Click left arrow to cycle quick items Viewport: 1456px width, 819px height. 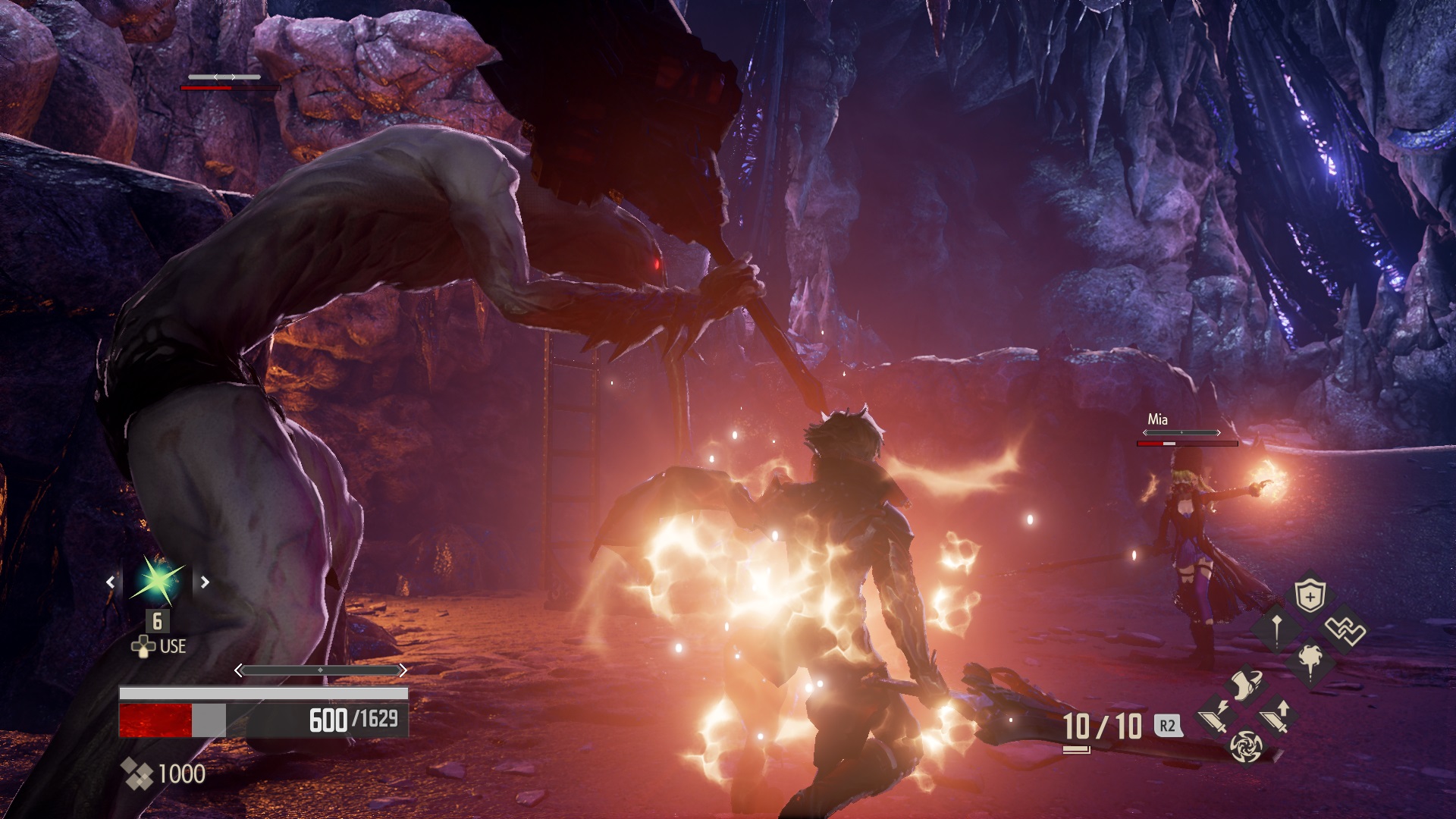(110, 582)
